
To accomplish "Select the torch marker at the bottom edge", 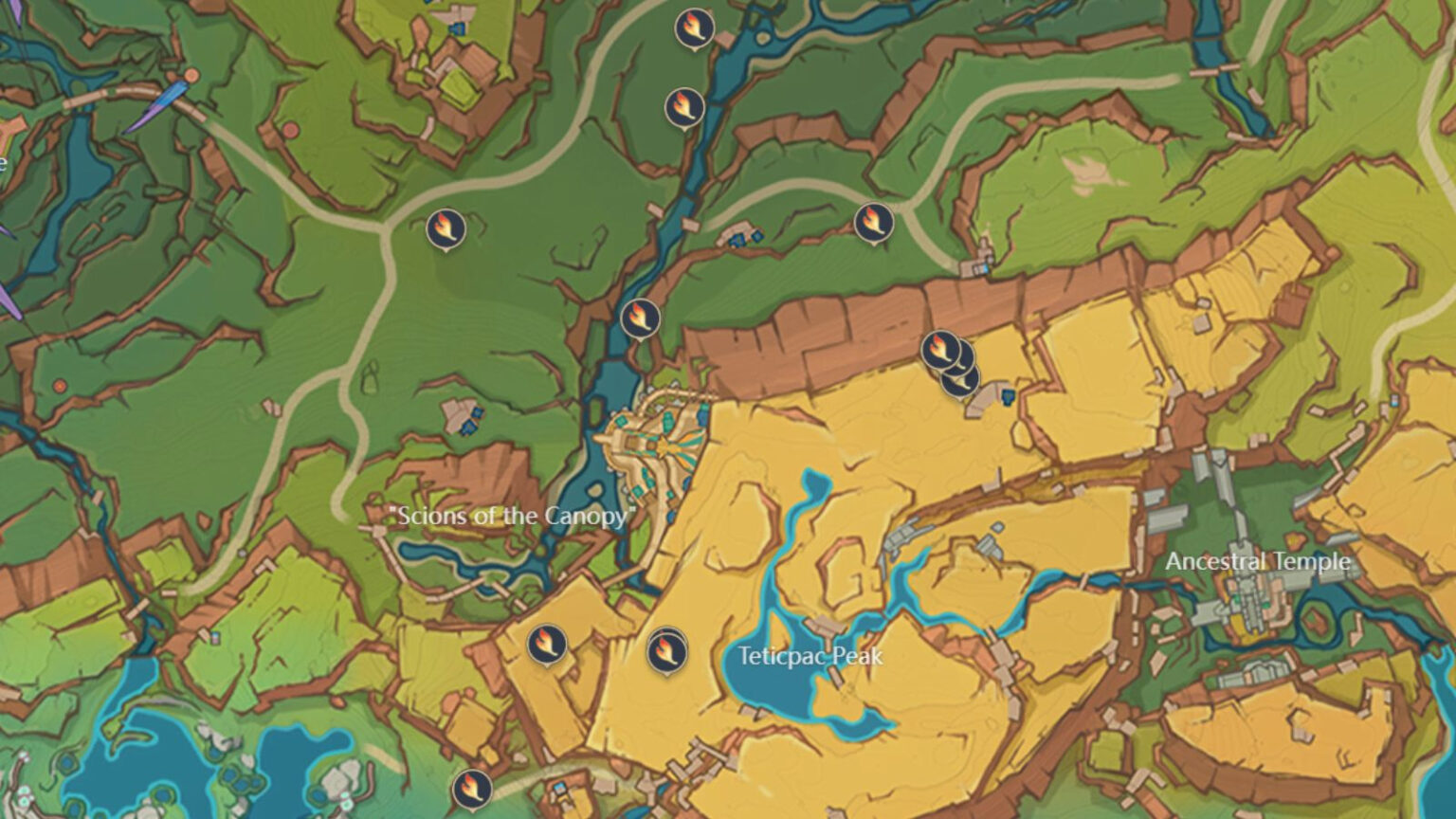I will 474,785.
